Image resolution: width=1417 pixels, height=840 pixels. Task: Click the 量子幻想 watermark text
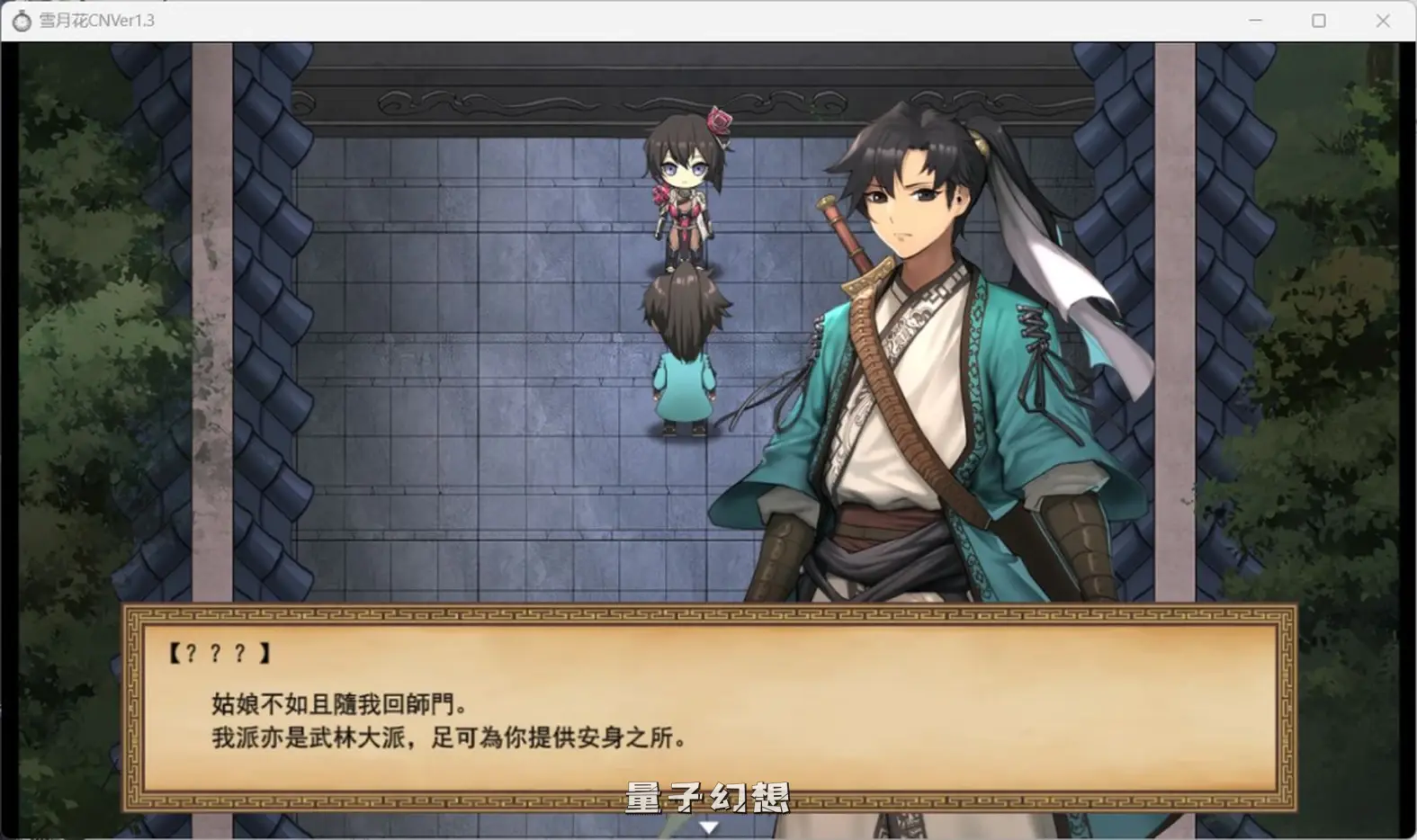708,799
